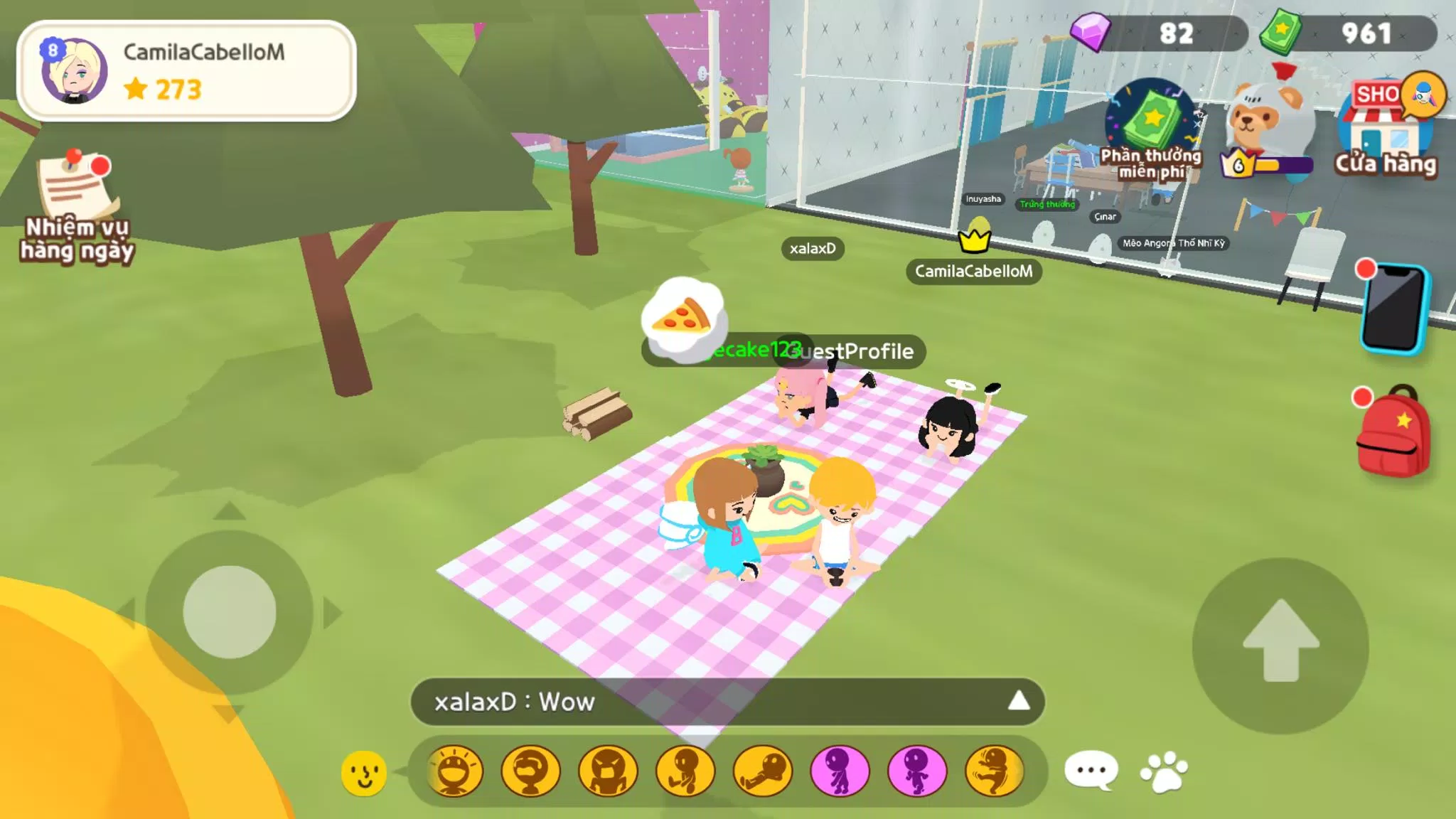Screen dimensions: 1456x819
Task: Play the crying face emote
Action: (531, 771)
